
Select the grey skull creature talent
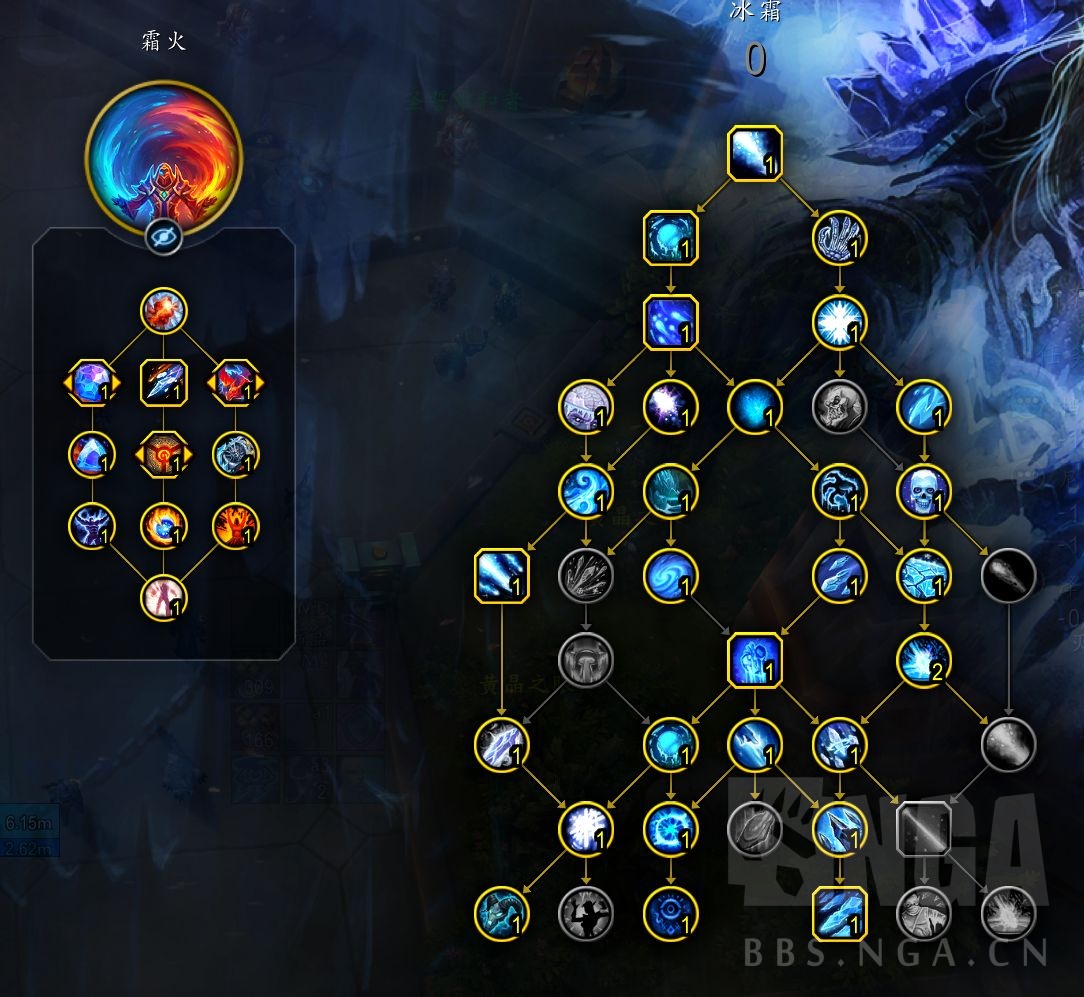point(838,407)
